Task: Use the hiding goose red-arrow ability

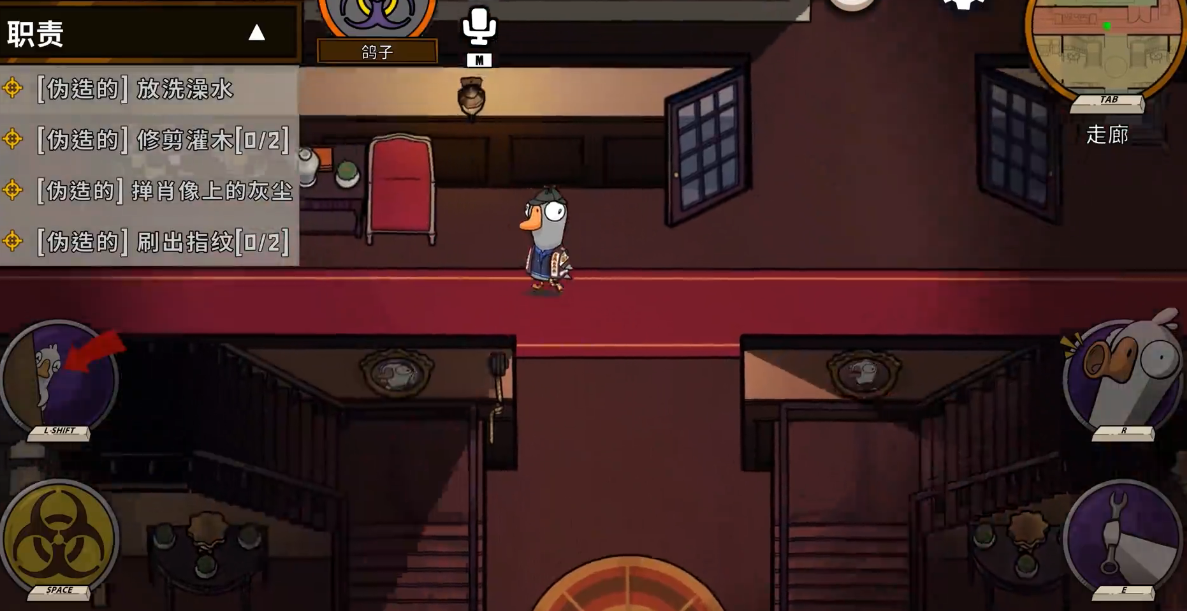Action: click(x=59, y=378)
